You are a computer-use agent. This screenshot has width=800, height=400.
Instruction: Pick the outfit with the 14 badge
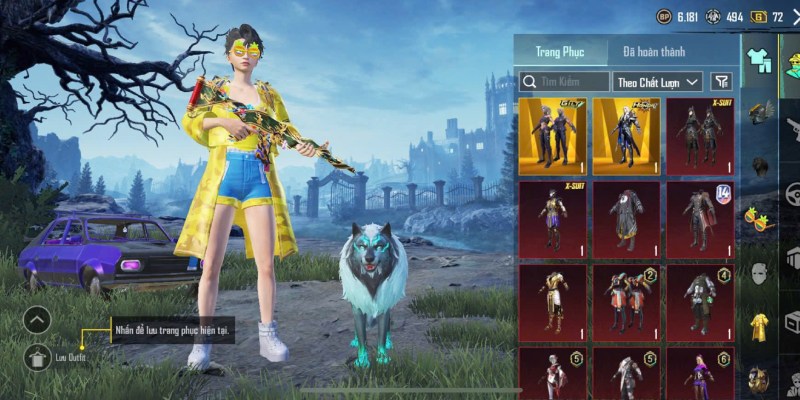pos(700,218)
